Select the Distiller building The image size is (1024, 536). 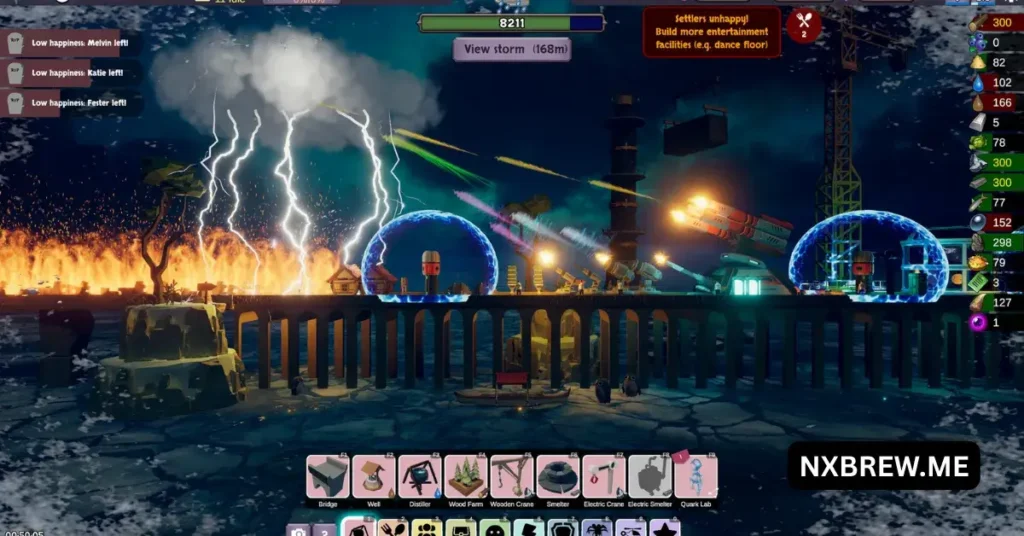[x=419, y=476]
